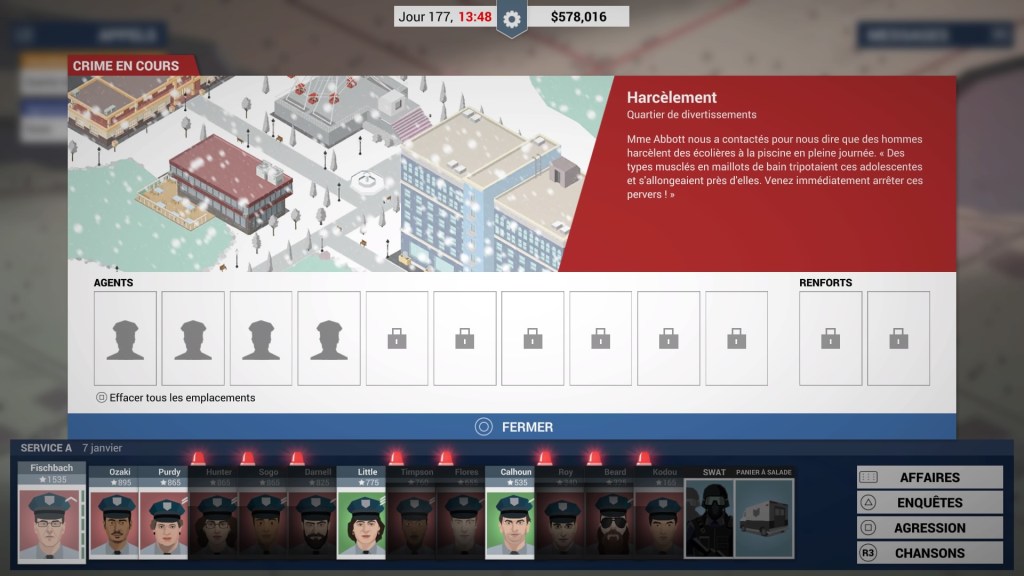Clear all slots with Effacer tous les emplacements
The image size is (1024, 576).
coord(176,398)
